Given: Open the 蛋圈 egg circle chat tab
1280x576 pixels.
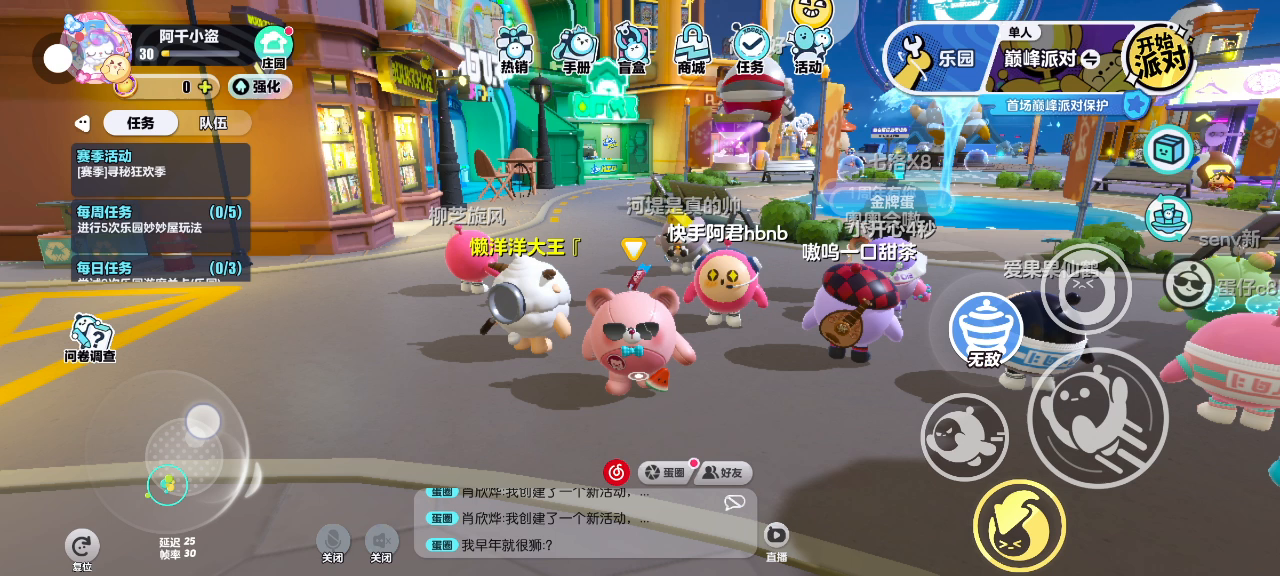Looking at the screenshot, I should coord(665,472).
